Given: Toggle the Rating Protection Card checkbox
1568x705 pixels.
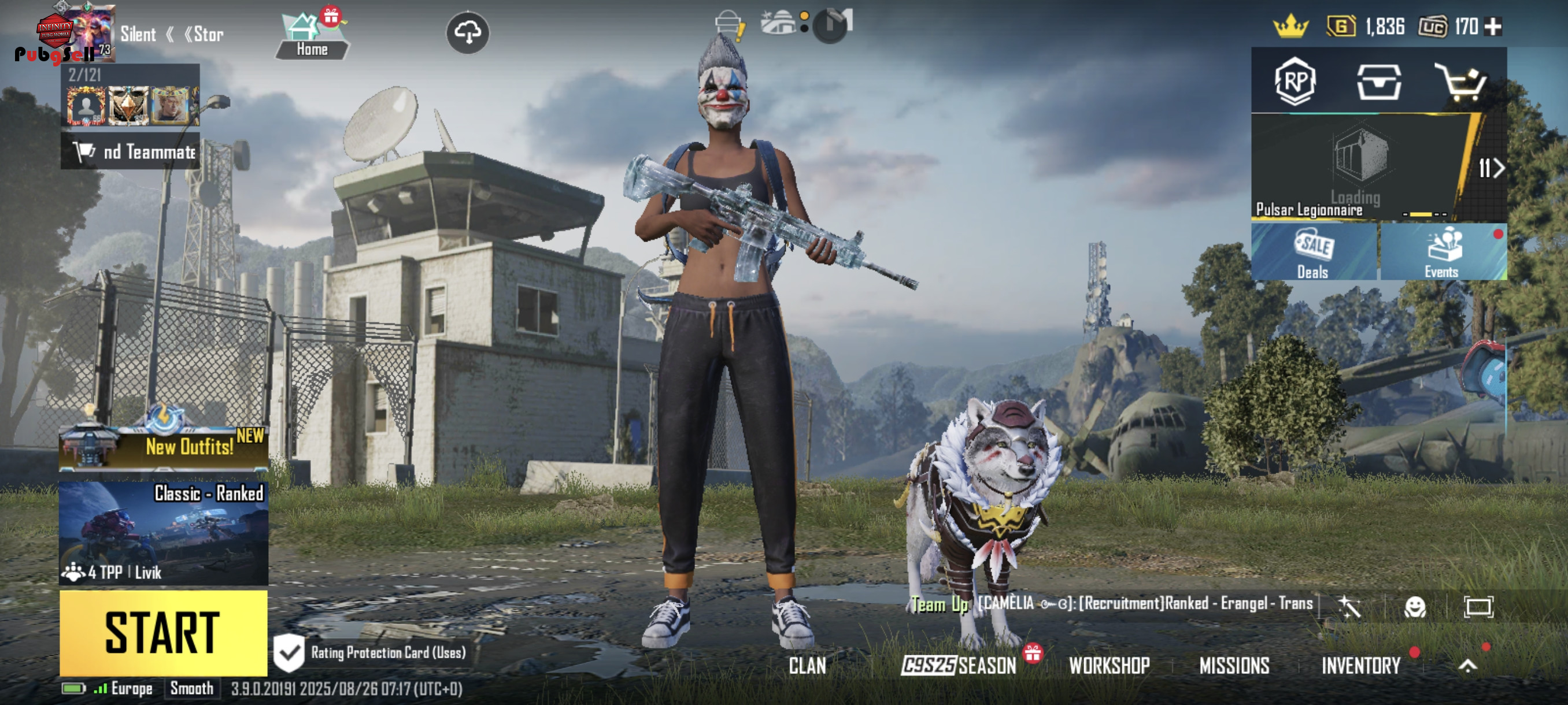Looking at the screenshot, I should coord(289,652).
